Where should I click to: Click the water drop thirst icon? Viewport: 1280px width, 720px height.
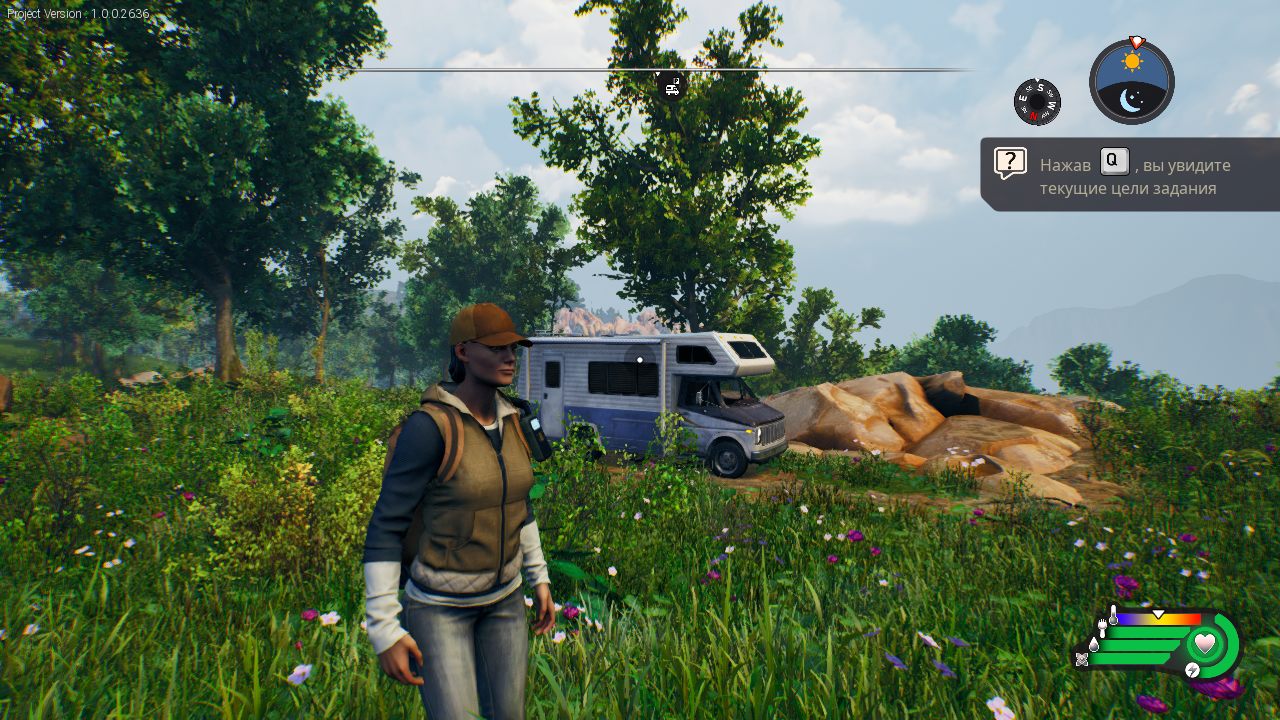(x=1093, y=645)
